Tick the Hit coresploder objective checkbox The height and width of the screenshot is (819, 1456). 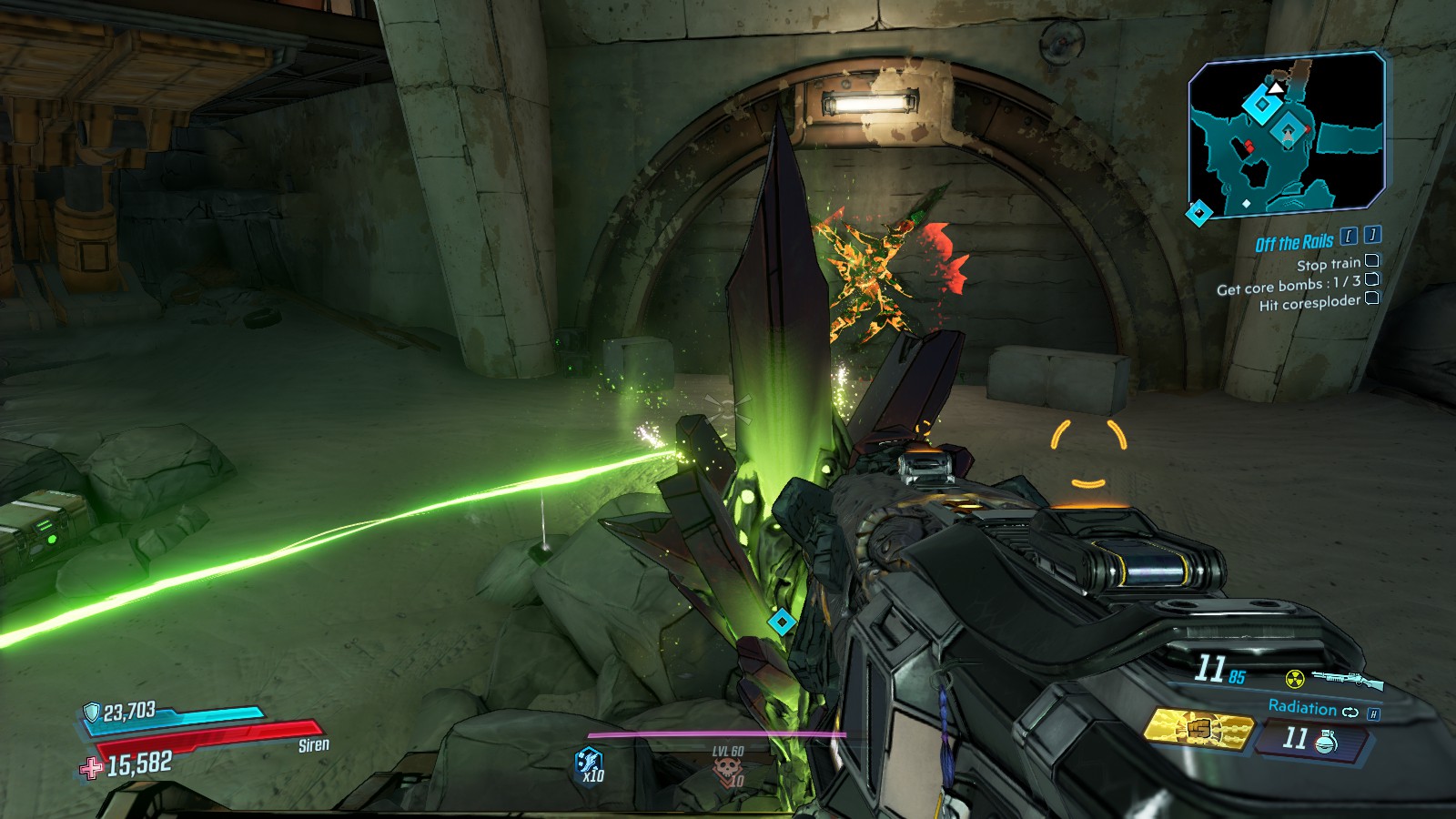pos(1371,298)
